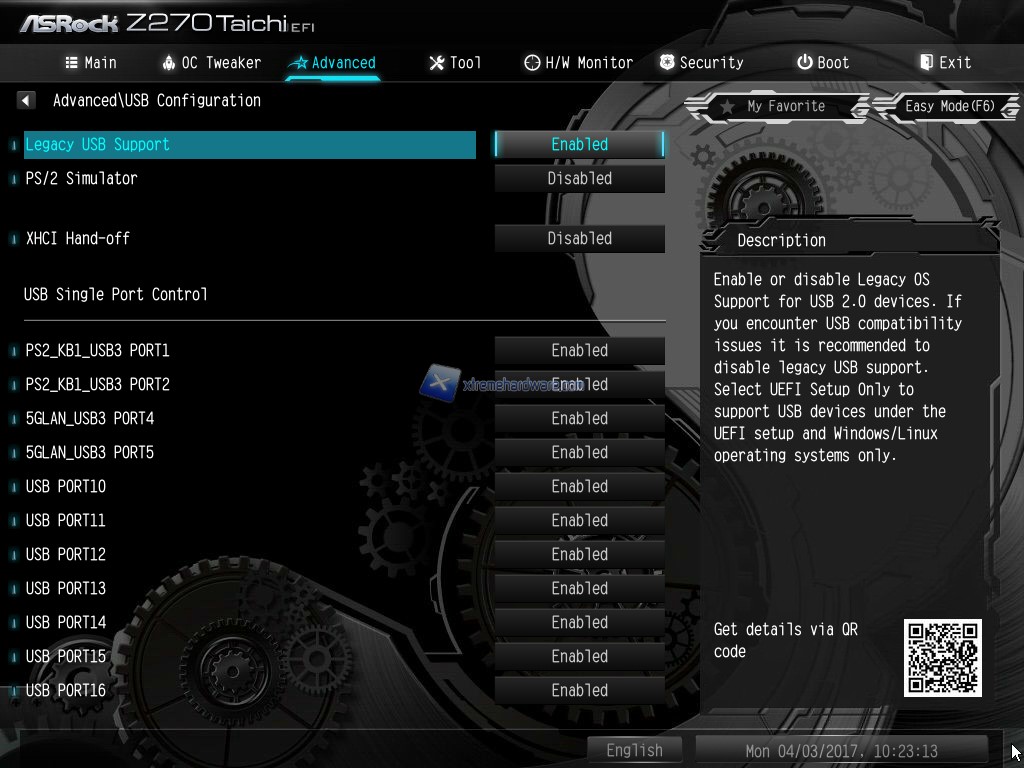The image size is (1024, 768).
Task: Open My Favorite list
Action: coord(774,106)
